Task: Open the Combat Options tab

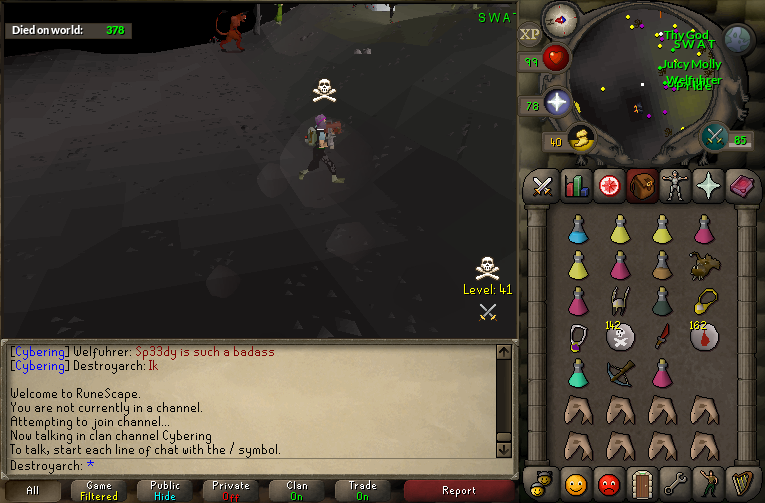Action: [x=542, y=186]
